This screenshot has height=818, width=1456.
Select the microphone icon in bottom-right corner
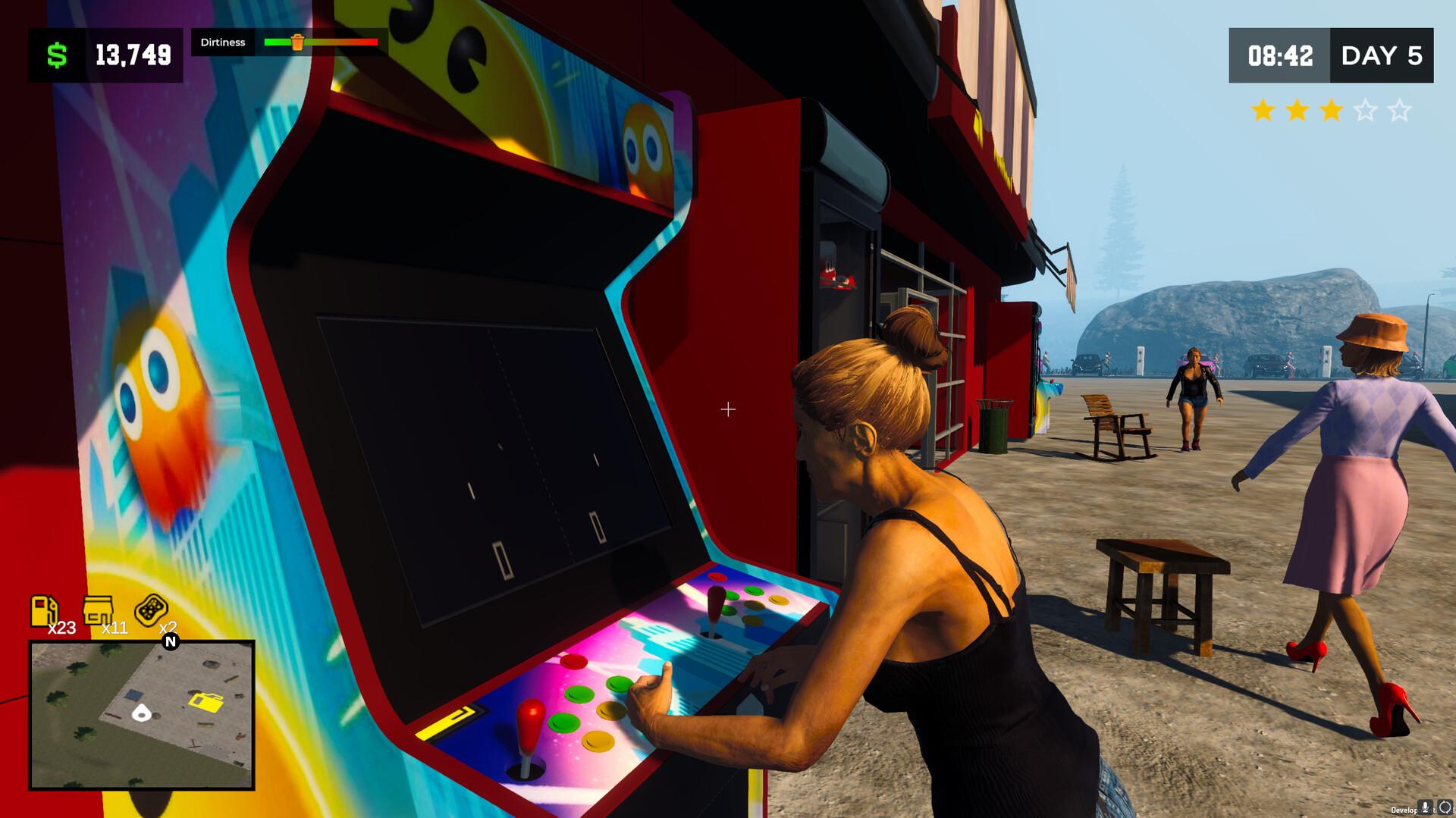(1425, 807)
